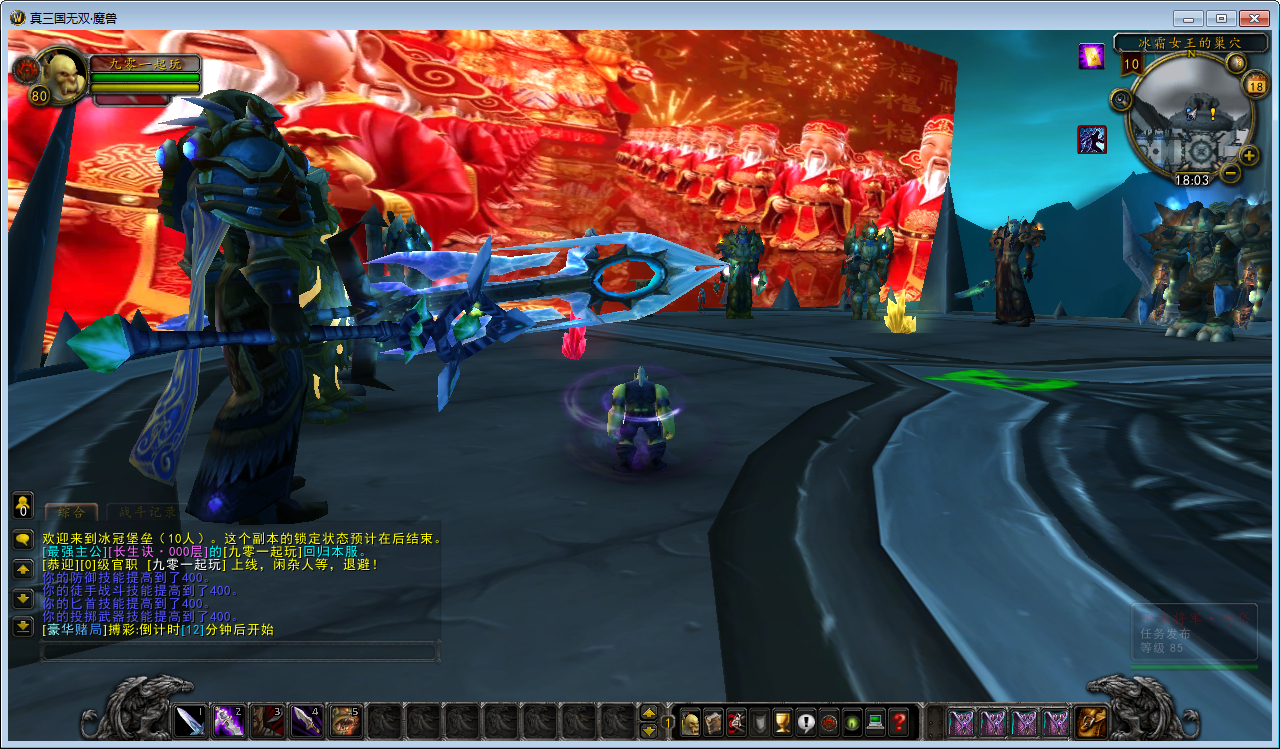Screen dimensions: 1280x749
Task: Open the chat speech-bubble menu button
Action: tap(22, 539)
